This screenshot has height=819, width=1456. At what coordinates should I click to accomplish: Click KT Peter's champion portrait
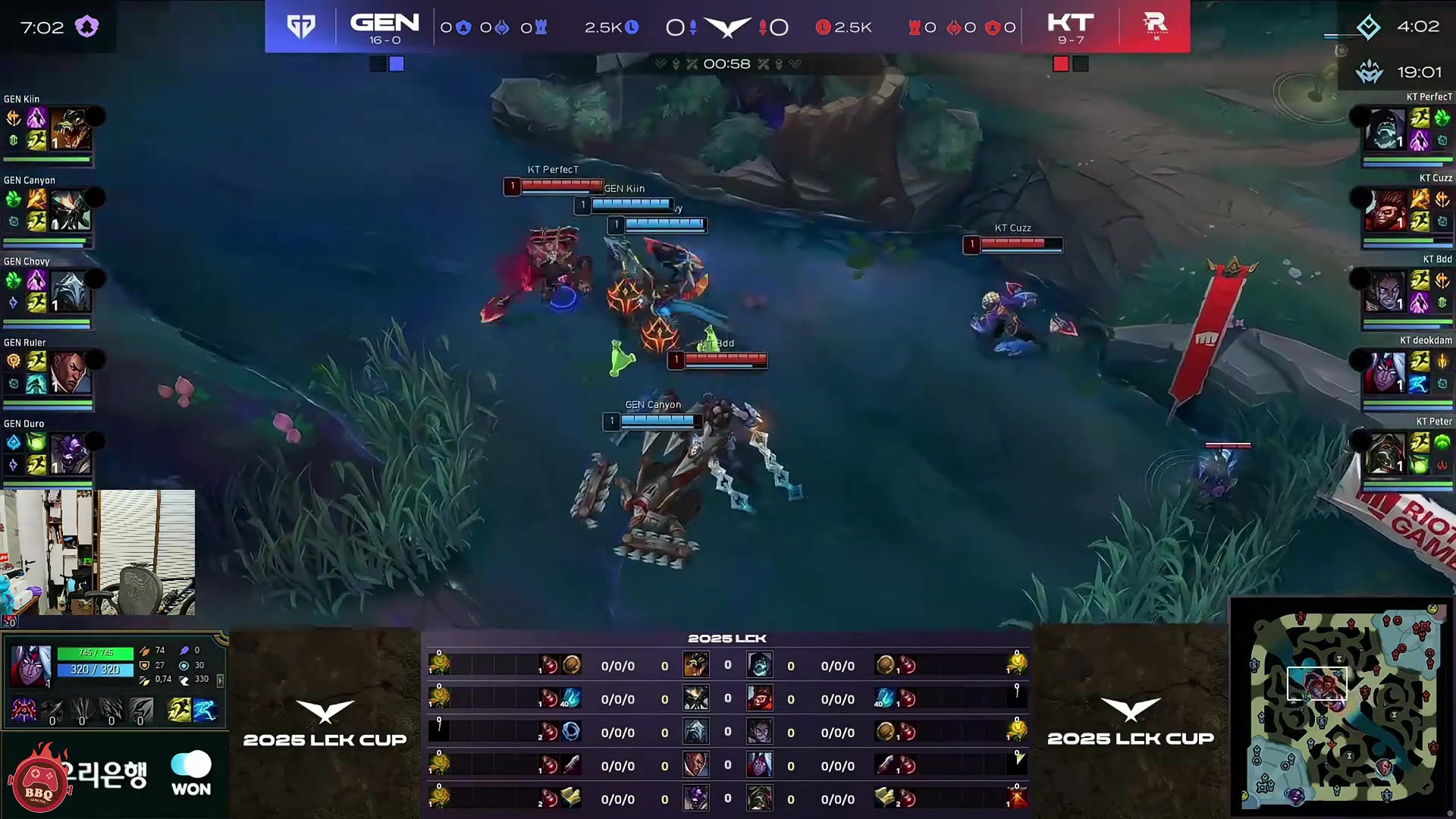[1385, 452]
